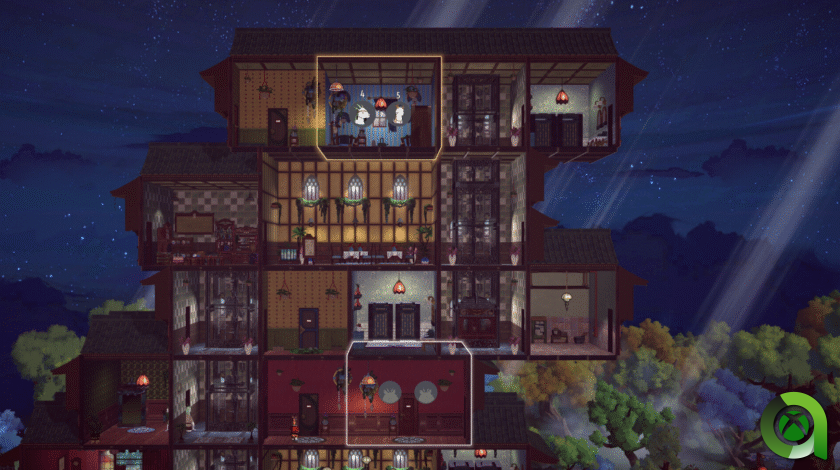Viewport: 840px width, 470px height.
Task: Choose the highlighted blue-wallpaper room
Action: tap(379, 108)
